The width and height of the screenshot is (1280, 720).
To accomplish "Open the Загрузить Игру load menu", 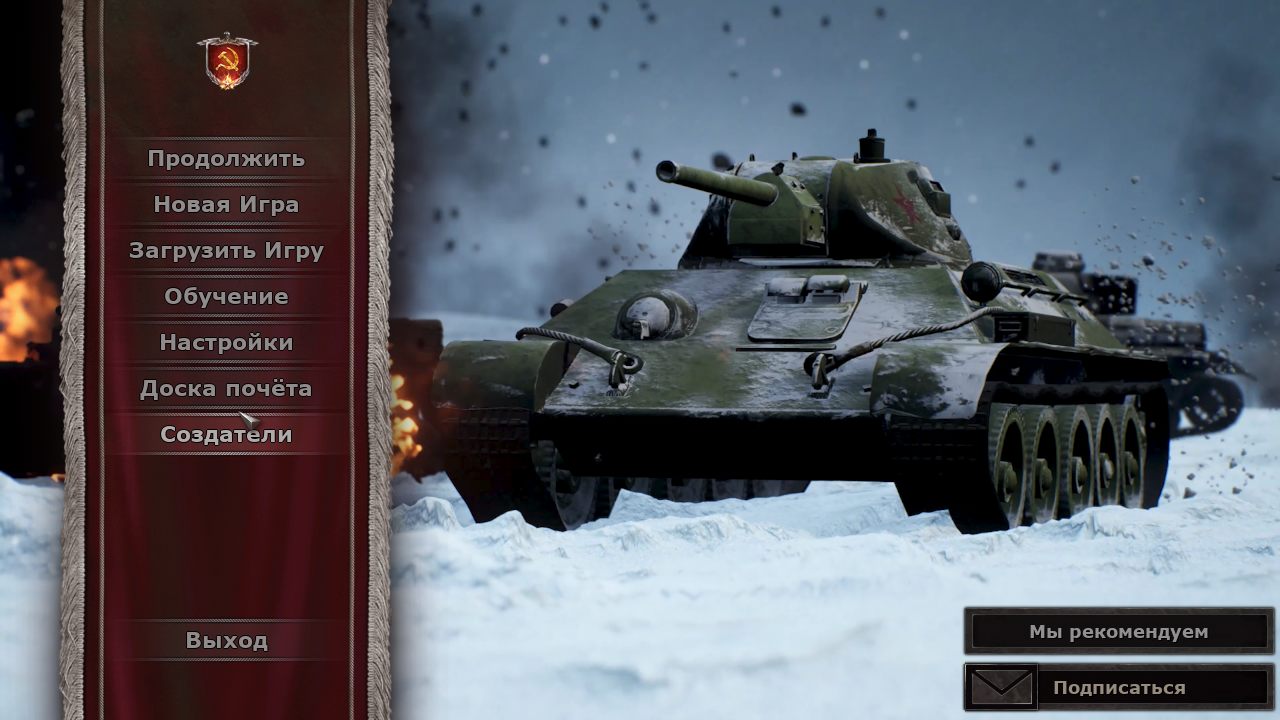I will point(226,251).
